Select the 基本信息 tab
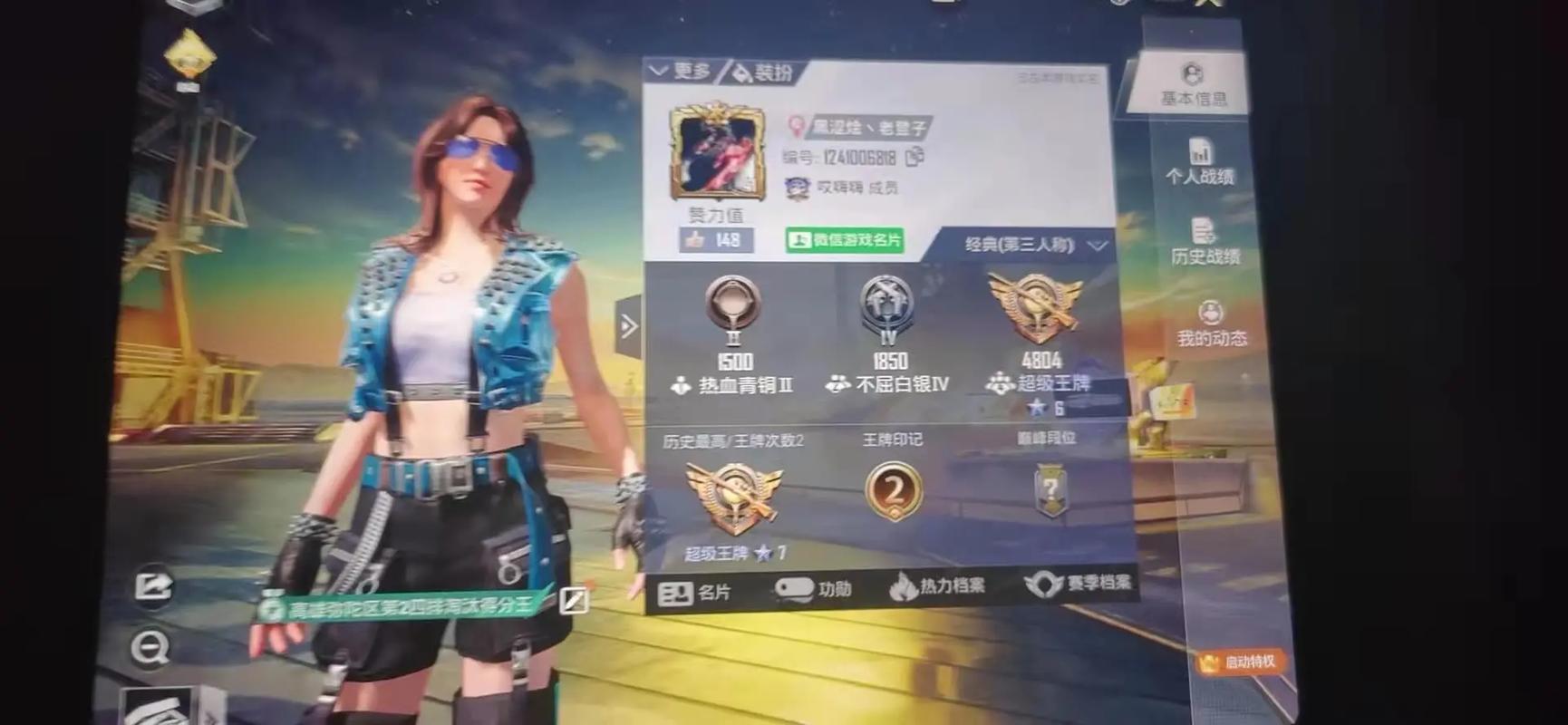This screenshot has height=725, width=1568. click(x=1192, y=86)
